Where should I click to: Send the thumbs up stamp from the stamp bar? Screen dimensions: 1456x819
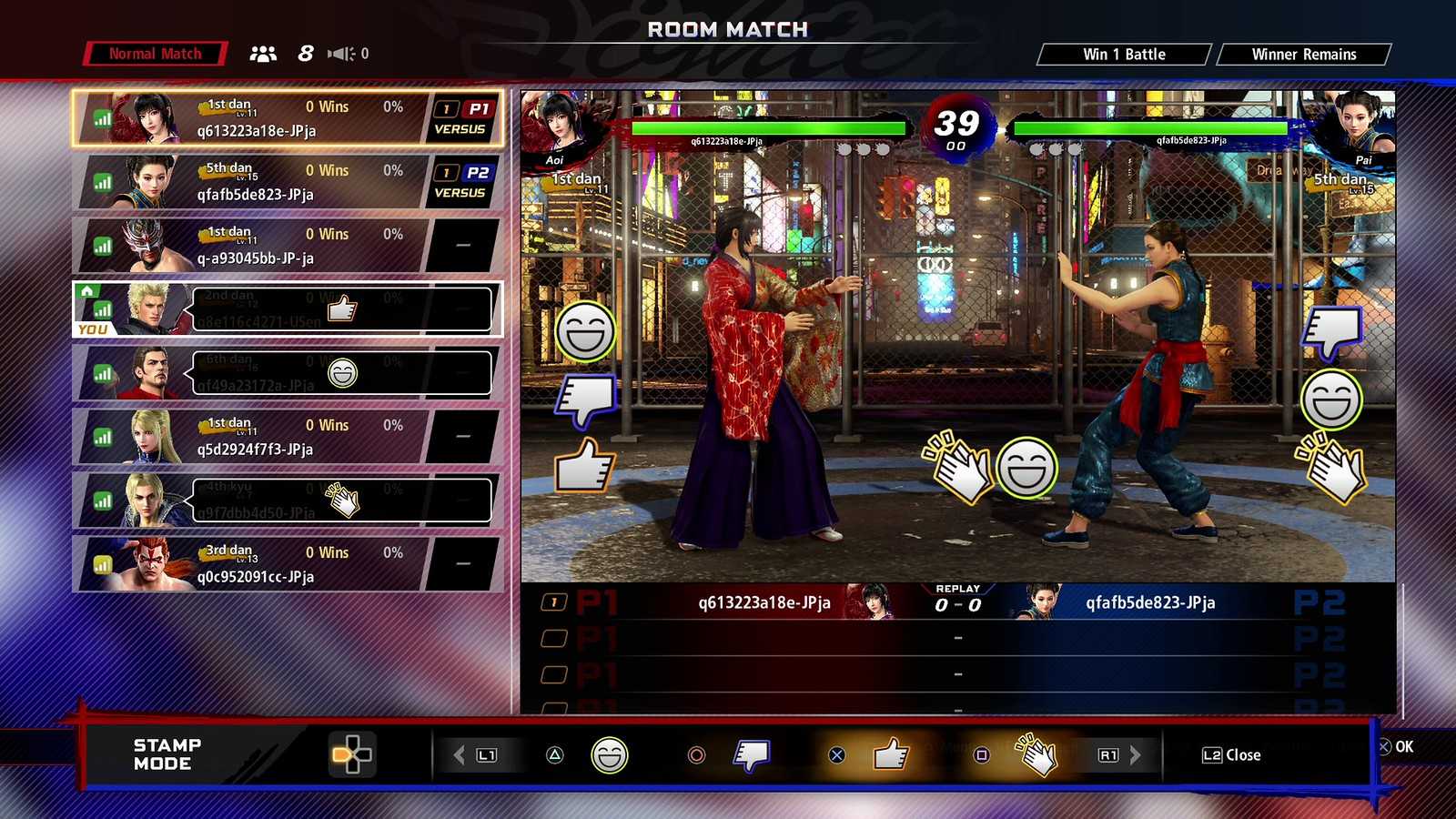[x=890, y=755]
